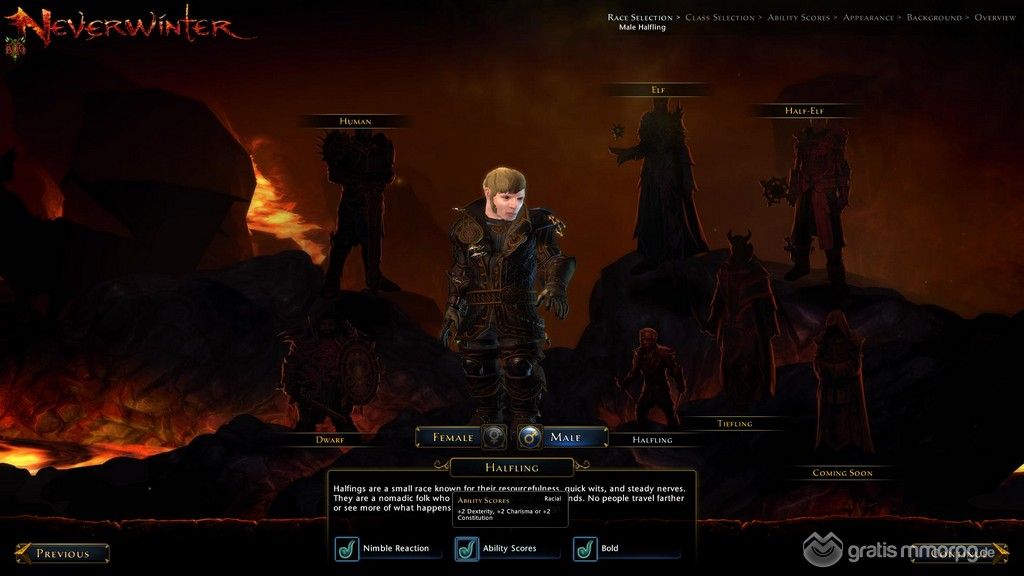View the Bold racial trait
1024x576 pixels.
tap(585, 548)
